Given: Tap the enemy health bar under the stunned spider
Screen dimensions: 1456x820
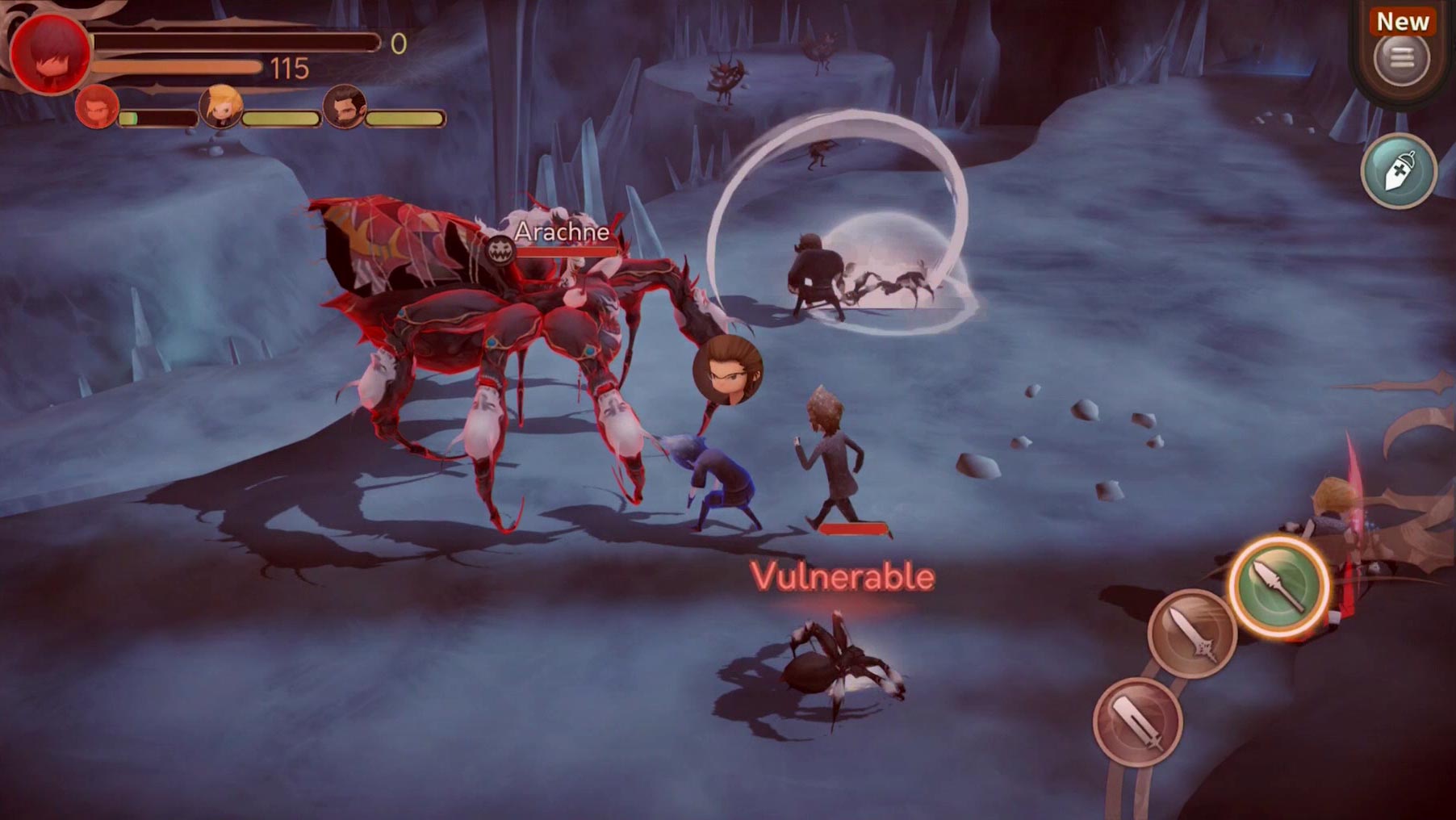Looking at the screenshot, I should click(x=854, y=529).
